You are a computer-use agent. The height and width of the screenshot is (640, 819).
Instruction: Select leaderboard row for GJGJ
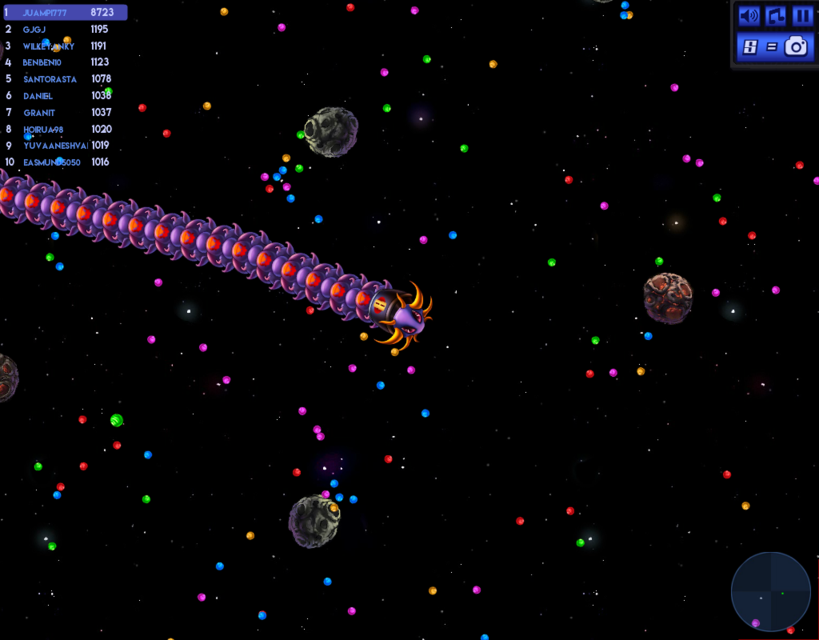pos(64,29)
